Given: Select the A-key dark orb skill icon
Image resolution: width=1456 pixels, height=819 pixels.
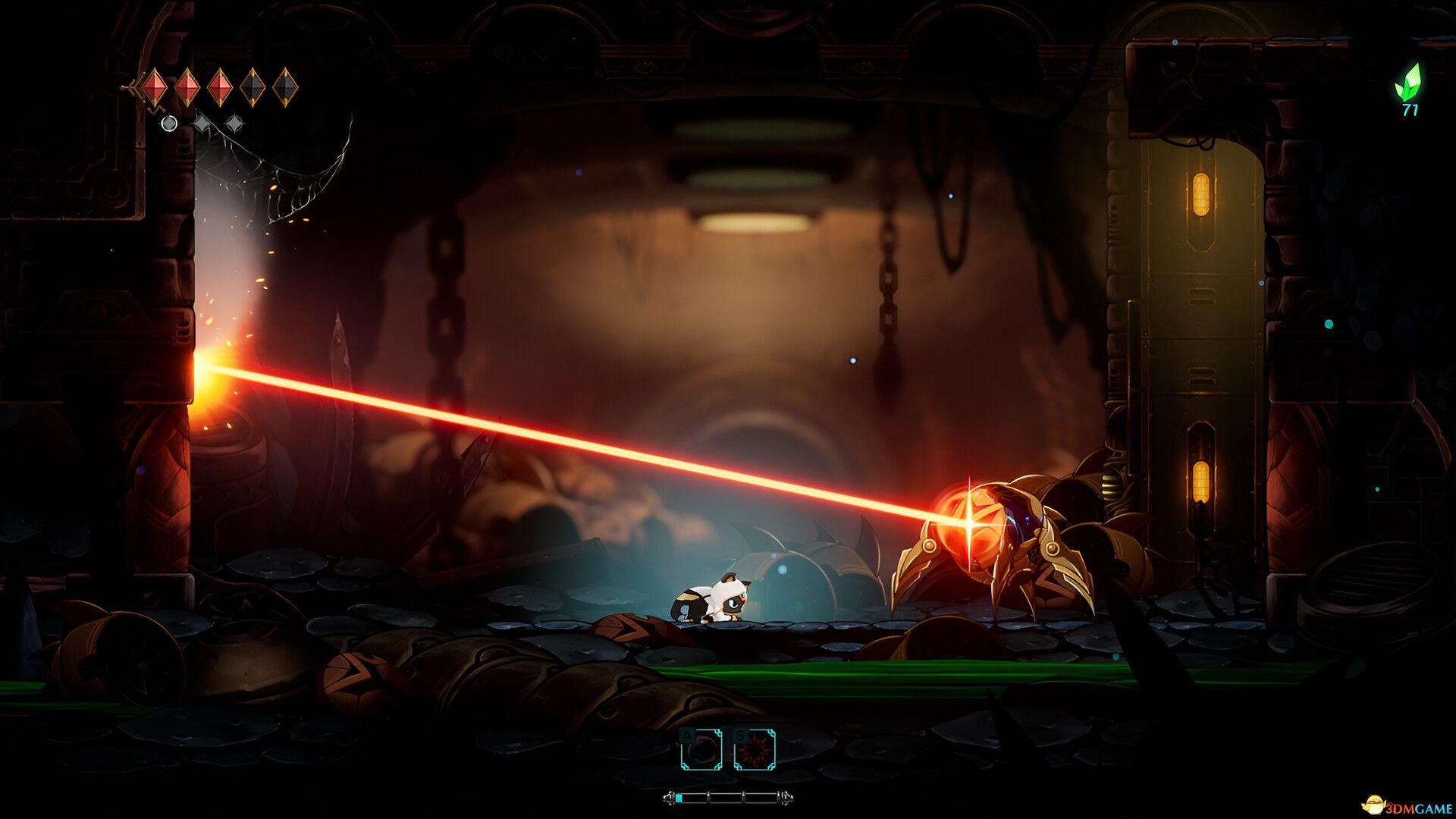Looking at the screenshot, I should click(701, 749).
